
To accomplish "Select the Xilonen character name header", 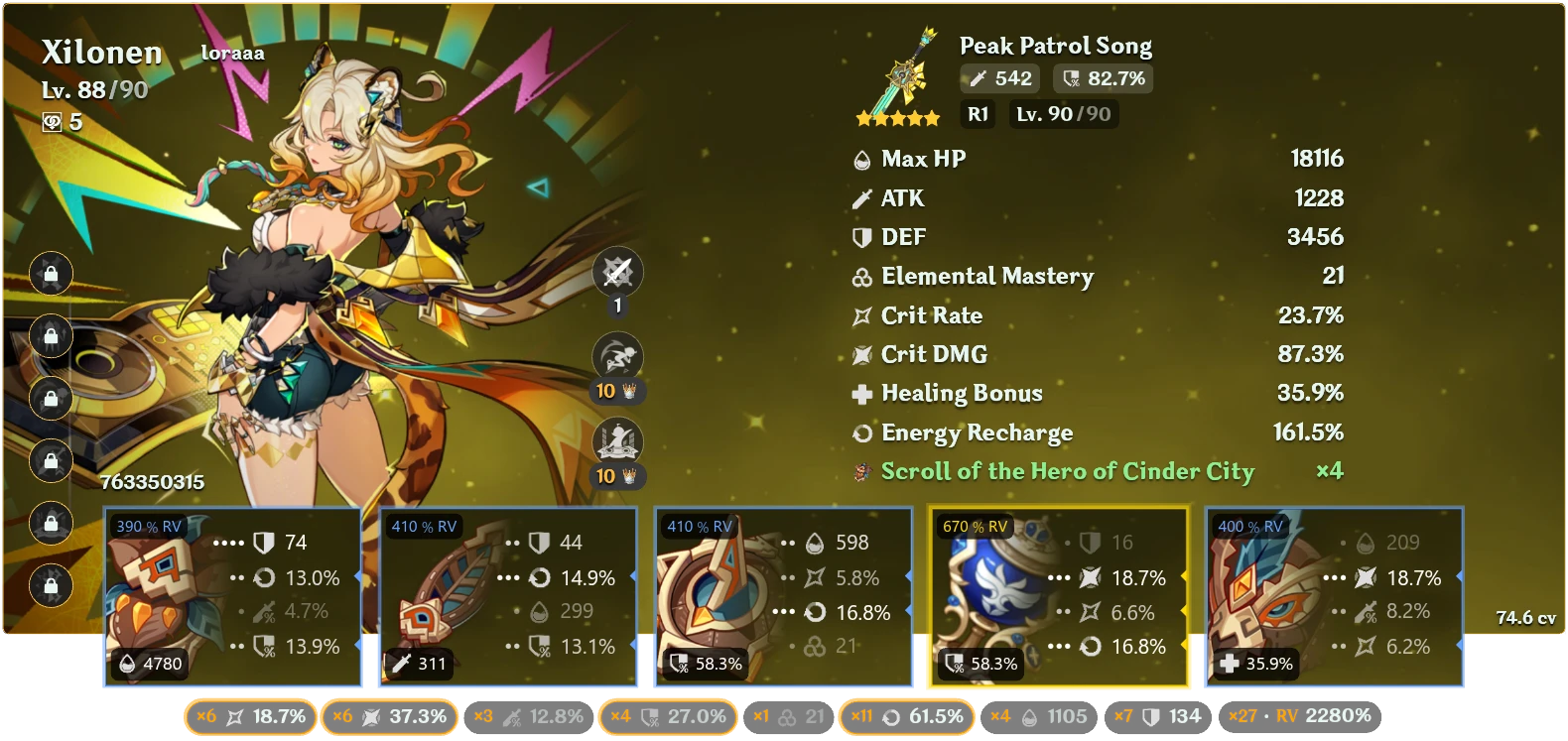I will [103, 53].
